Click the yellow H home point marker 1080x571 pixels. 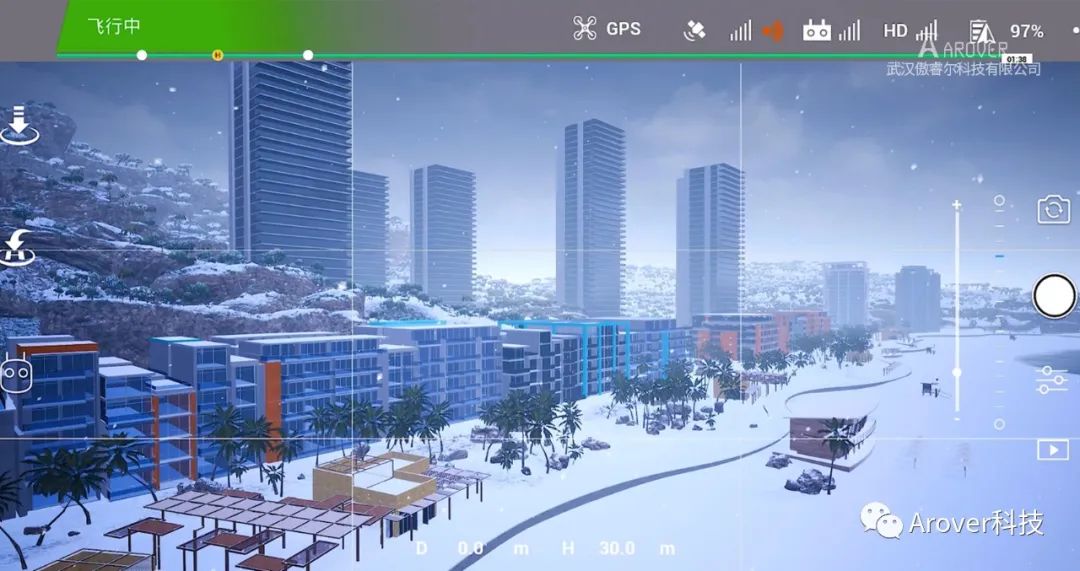pos(217,54)
